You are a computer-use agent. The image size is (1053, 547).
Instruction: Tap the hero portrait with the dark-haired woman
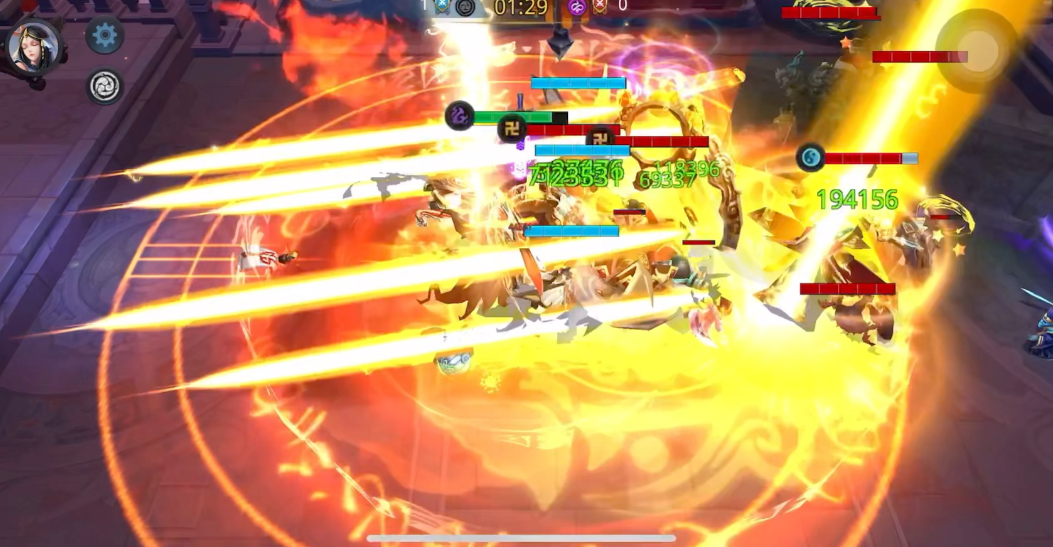(x=34, y=47)
